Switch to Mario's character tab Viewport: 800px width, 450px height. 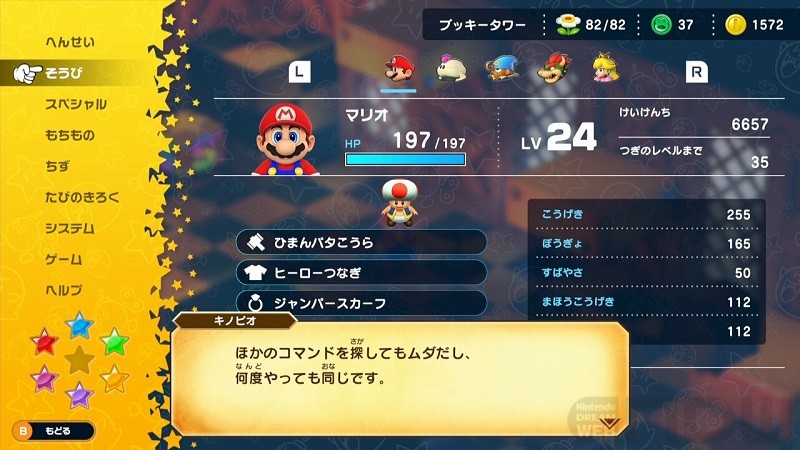click(x=399, y=69)
